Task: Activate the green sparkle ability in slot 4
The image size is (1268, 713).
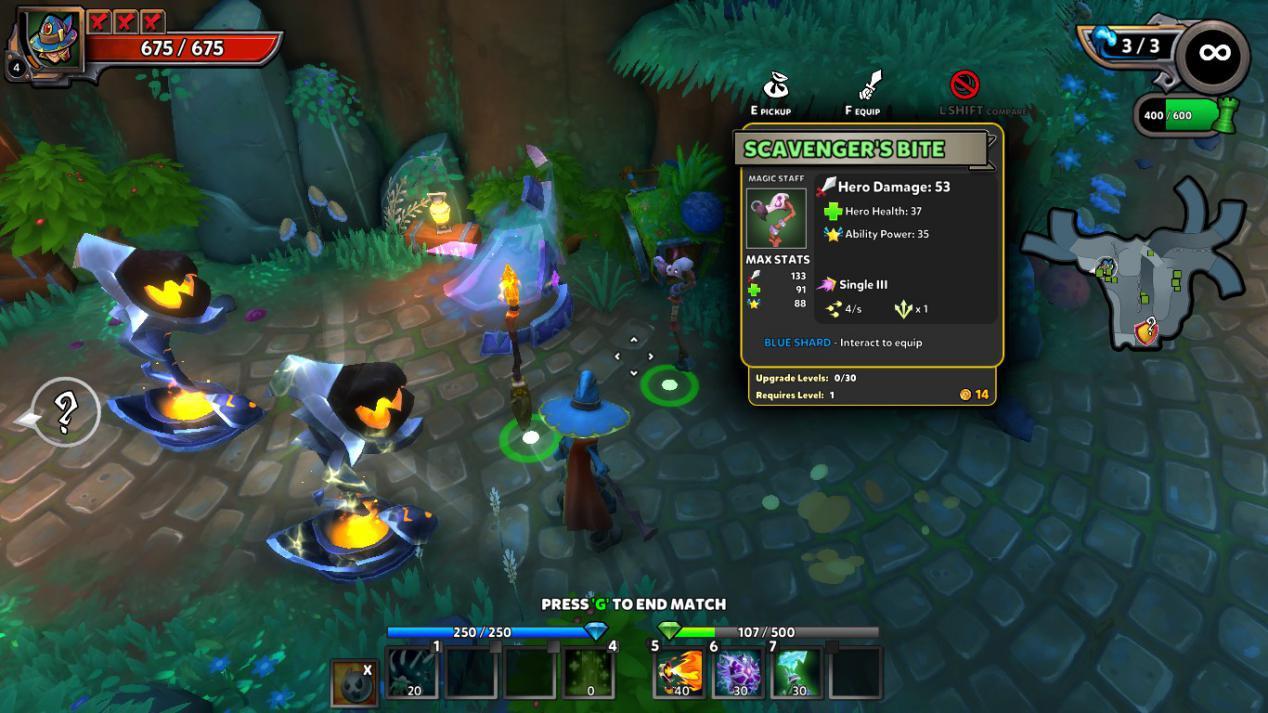Action: pos(588,672)
